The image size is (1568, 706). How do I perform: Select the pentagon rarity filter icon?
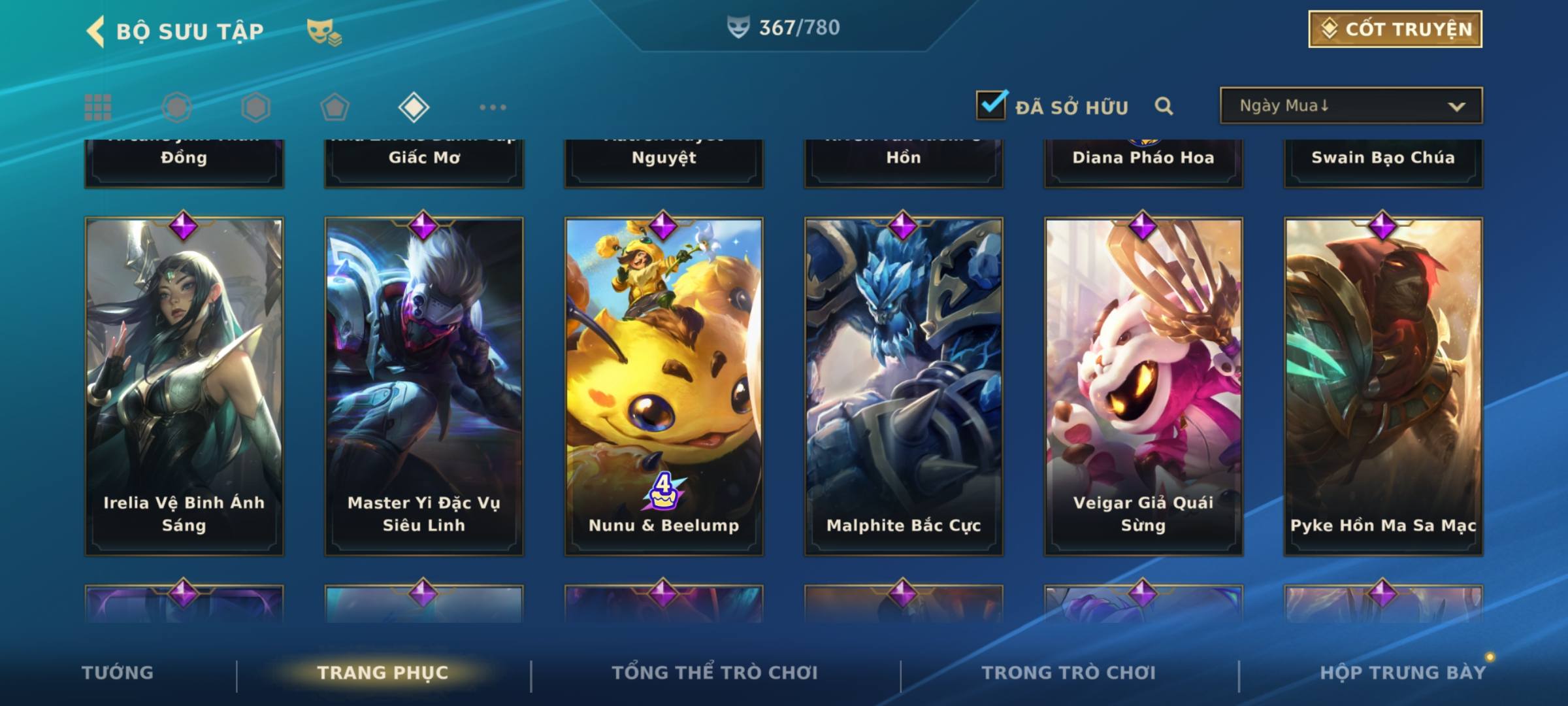tap(335, 107)
